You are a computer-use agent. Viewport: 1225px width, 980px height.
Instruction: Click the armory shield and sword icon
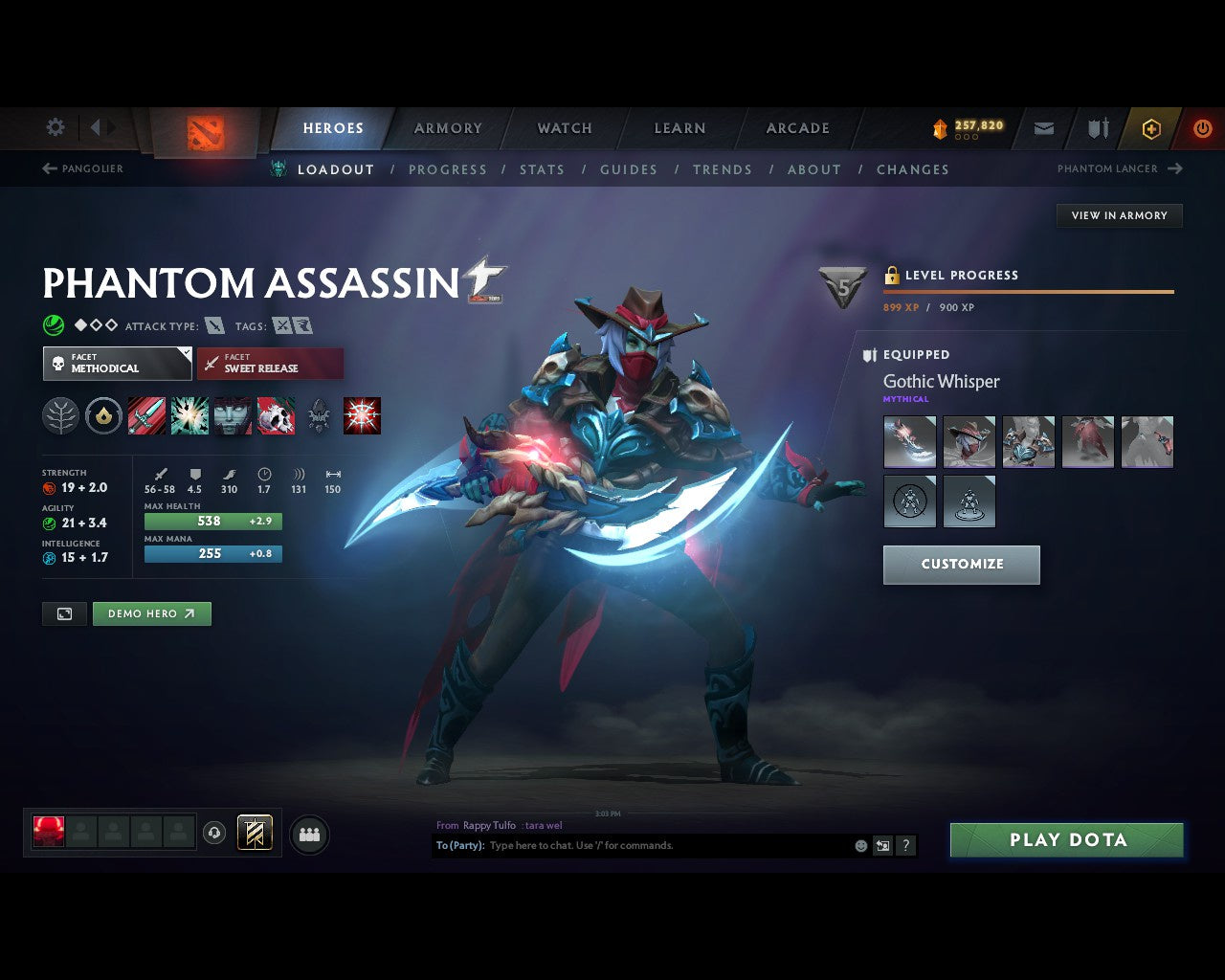point(1096,127)
